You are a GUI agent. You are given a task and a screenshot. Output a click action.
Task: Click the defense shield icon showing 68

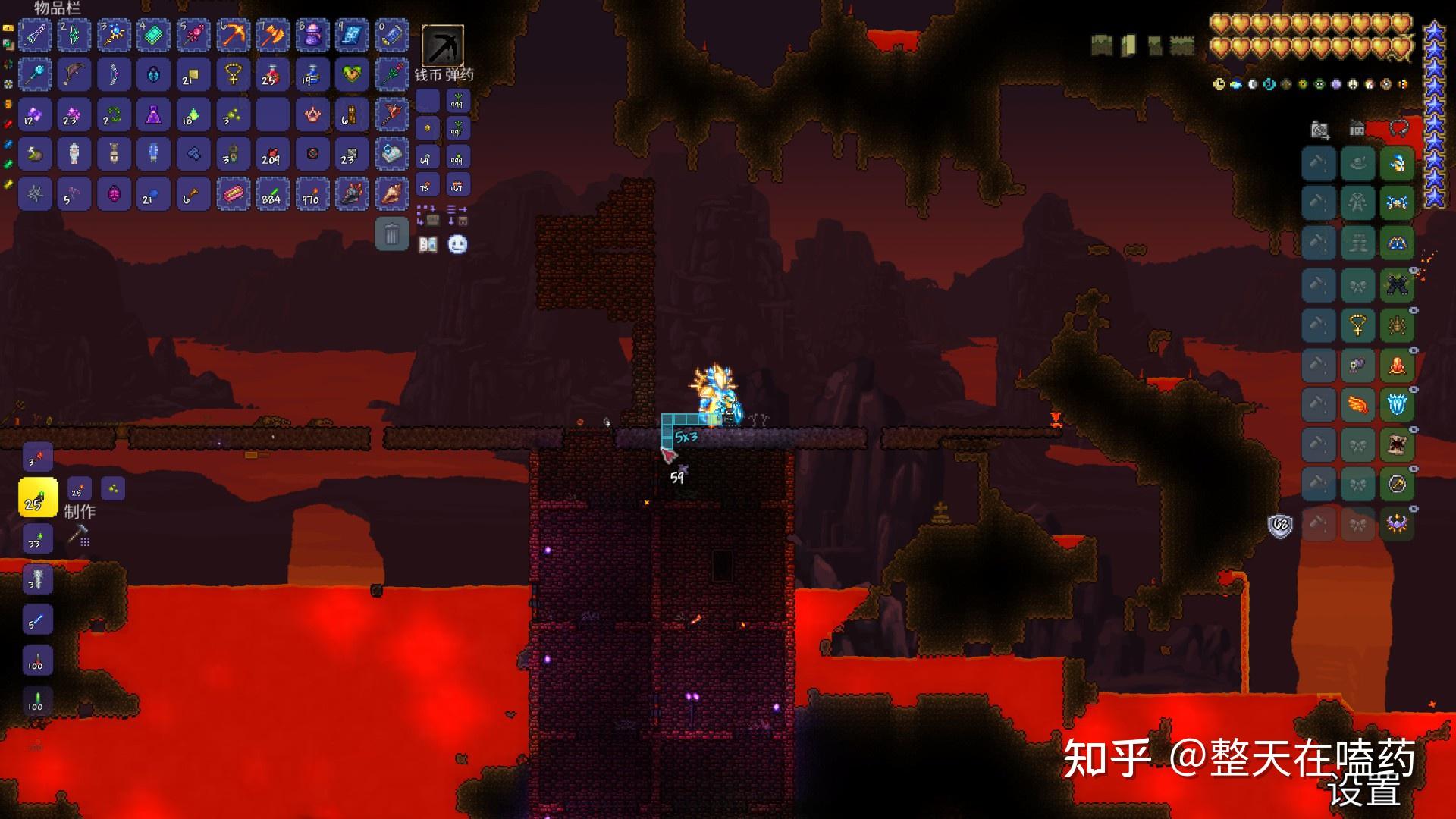click(1280, 524)
